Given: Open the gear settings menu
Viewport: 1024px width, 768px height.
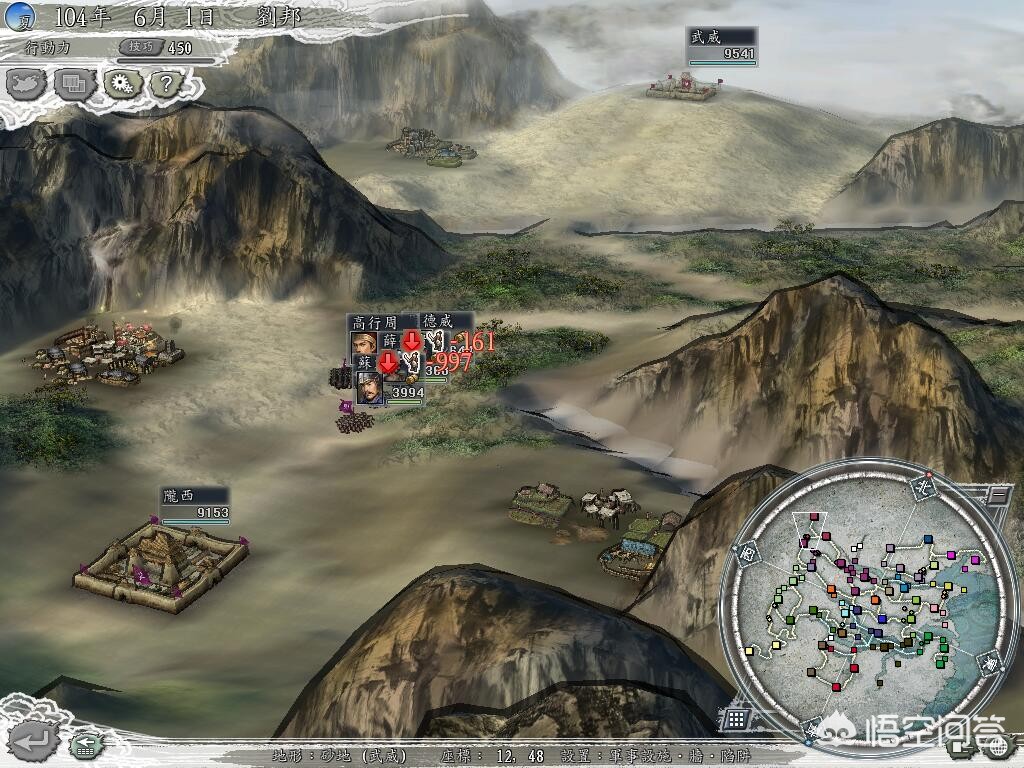Looking at the screenshot, I should tap(121, 84).
